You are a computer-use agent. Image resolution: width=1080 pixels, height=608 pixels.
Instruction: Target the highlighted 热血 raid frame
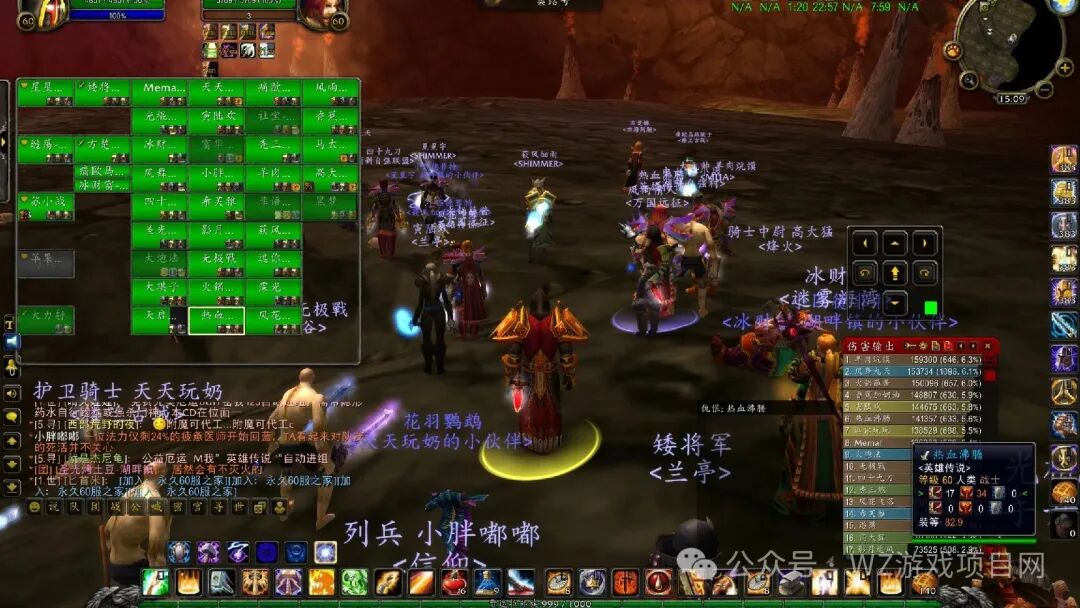(x=216, y=320)
